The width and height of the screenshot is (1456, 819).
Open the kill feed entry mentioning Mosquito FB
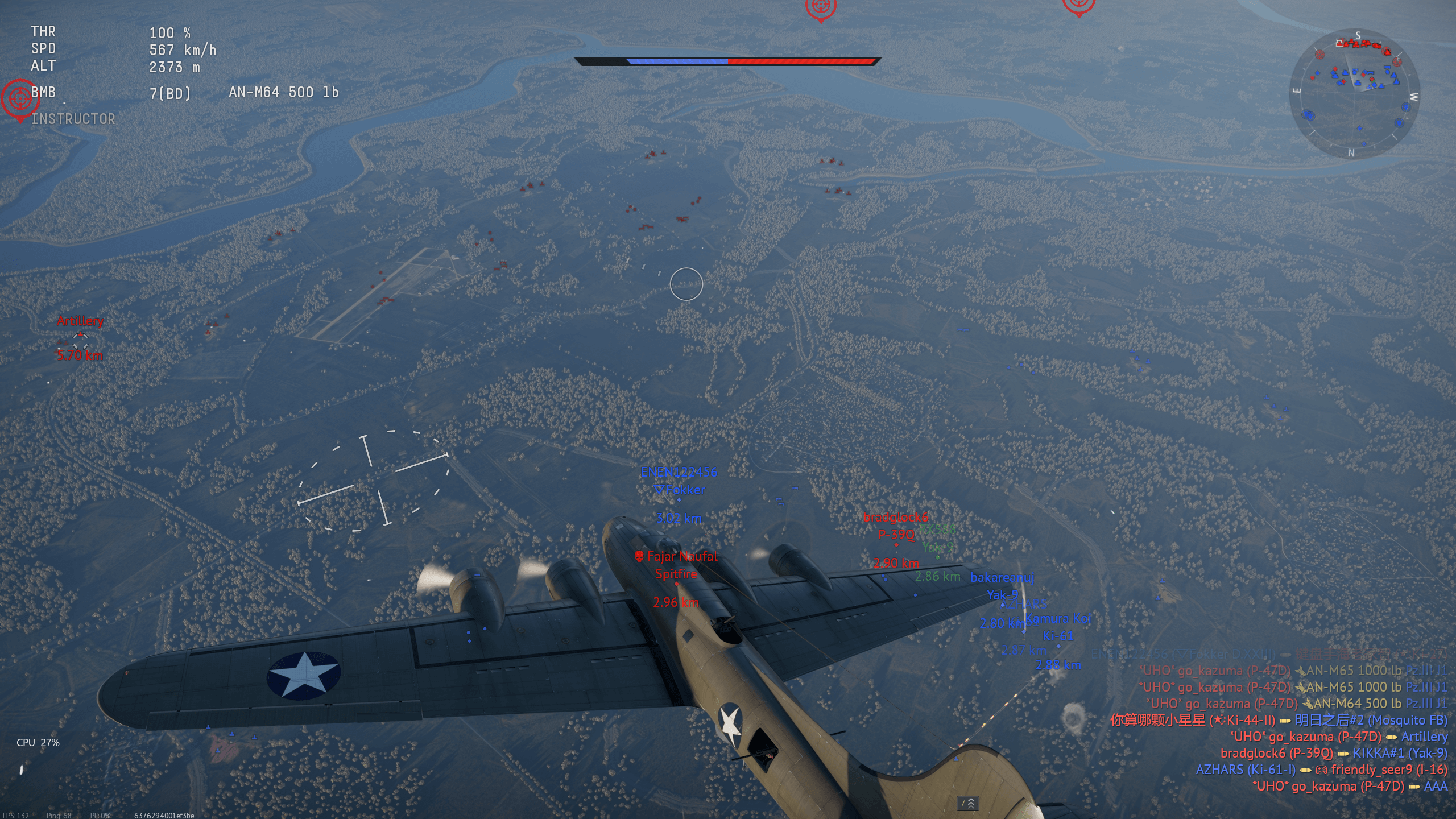(1279, 720)
